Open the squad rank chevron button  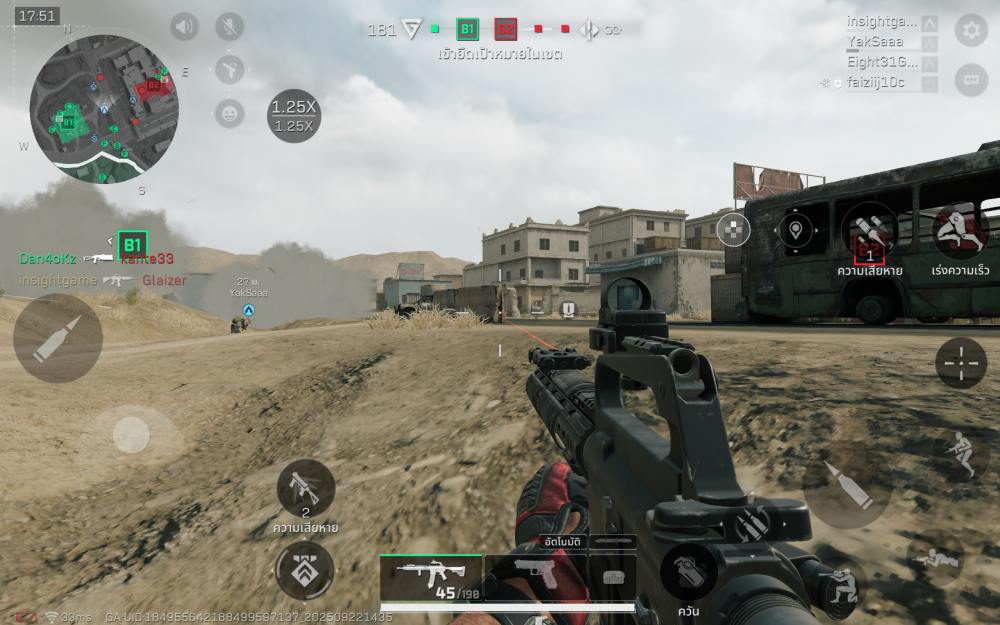[304, 571]
